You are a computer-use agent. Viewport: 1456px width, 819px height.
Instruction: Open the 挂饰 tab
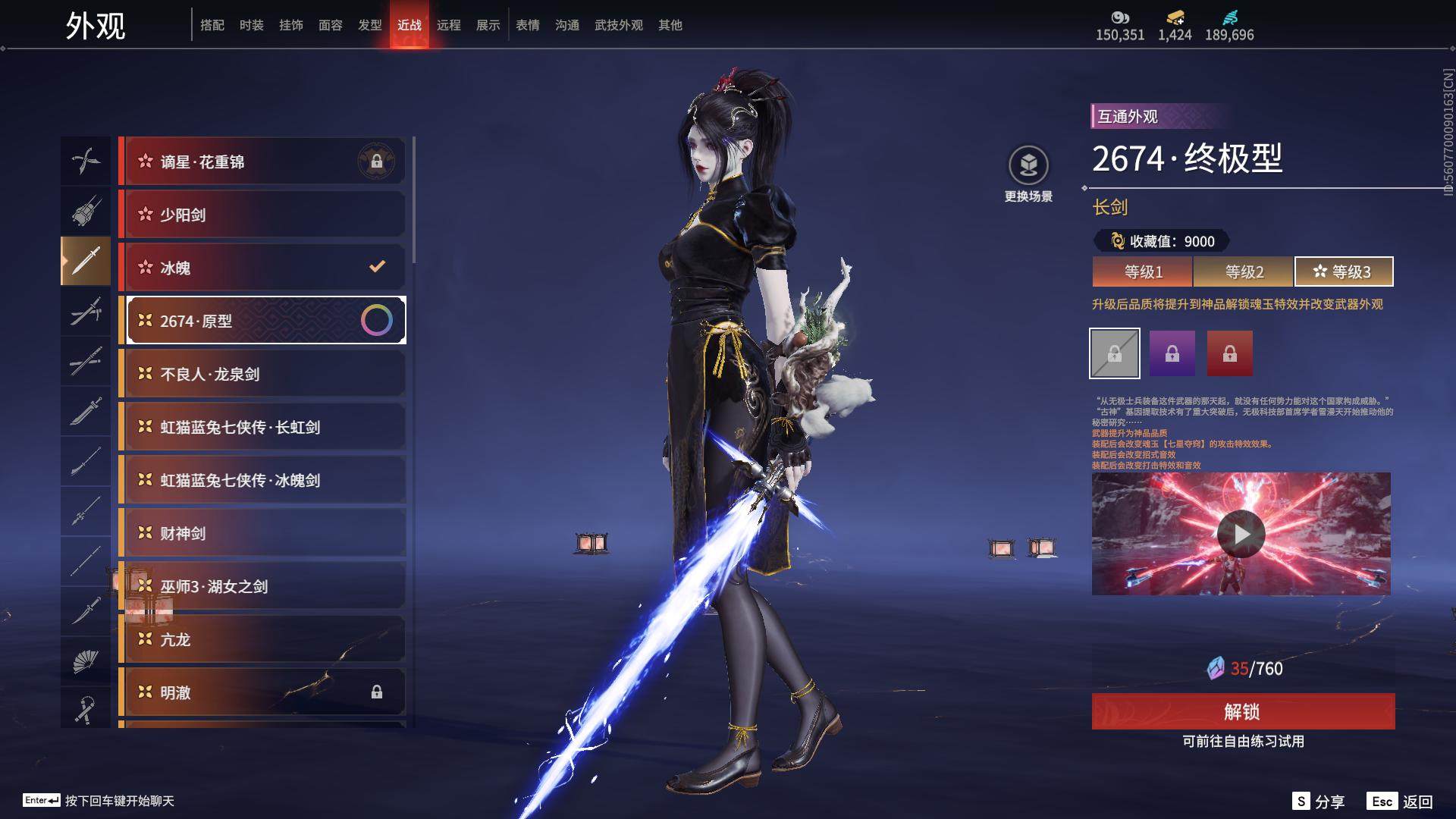[290, 25]
